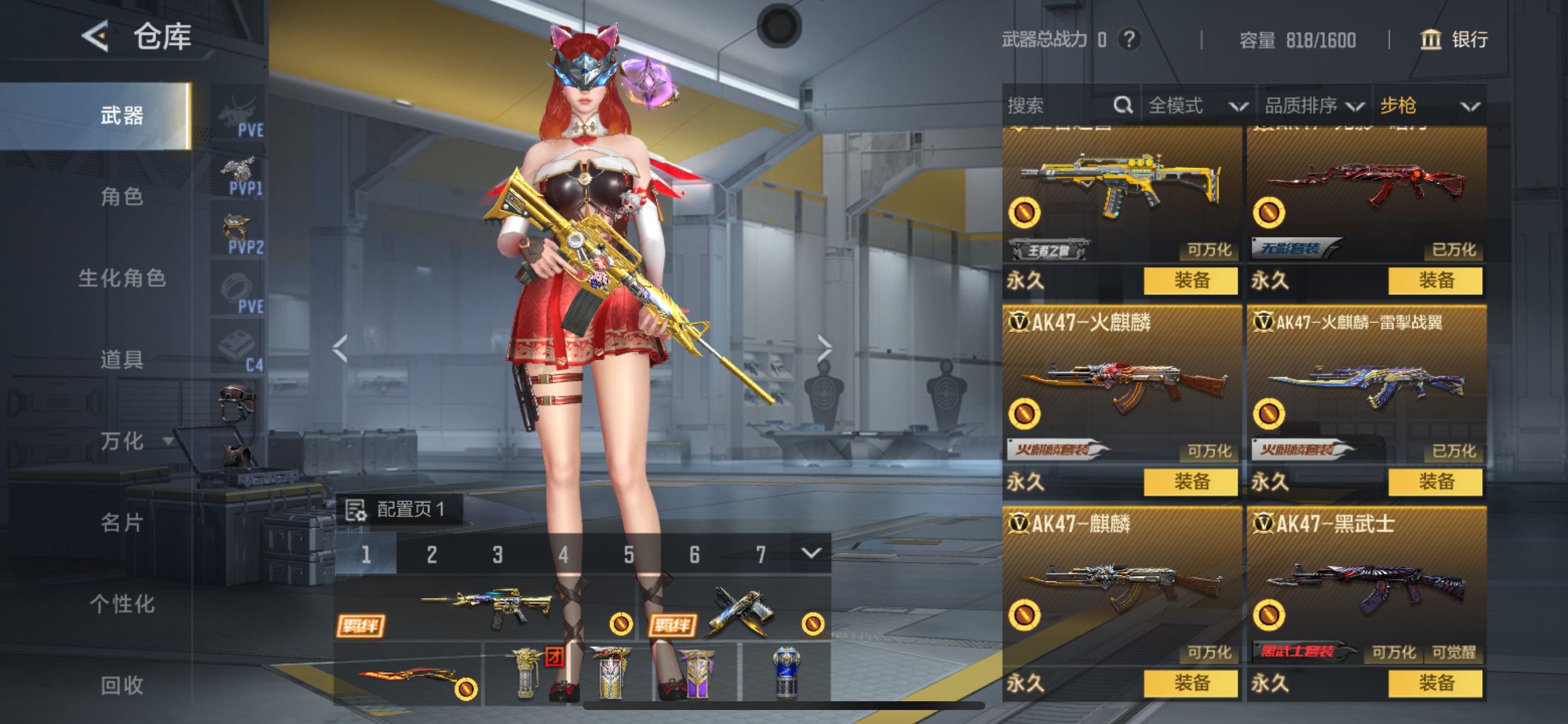Switch to the 个性化 personalization tab
Image resolution: width=1568 pixels, height=724 pixels.
[x=123, y=603]
